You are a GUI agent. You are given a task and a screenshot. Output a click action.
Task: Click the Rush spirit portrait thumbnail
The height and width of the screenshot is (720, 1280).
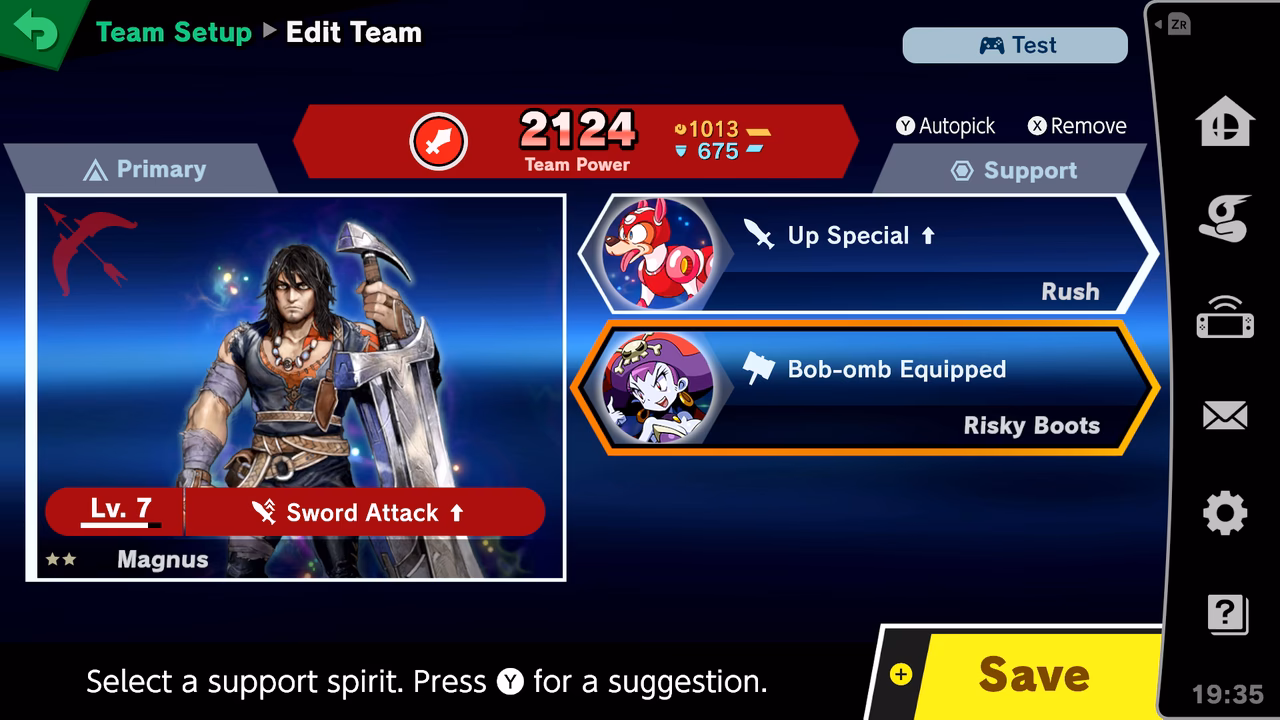point(657,253)
